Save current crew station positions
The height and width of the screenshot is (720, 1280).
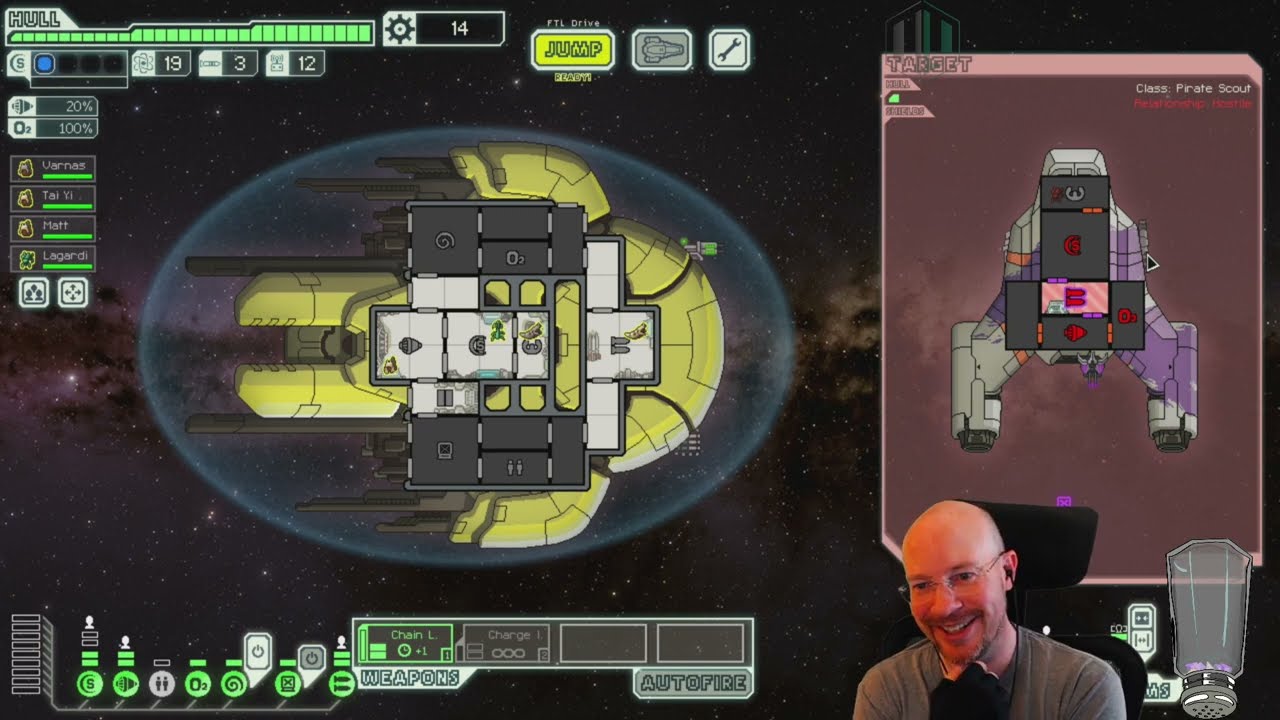pos(34,292)
